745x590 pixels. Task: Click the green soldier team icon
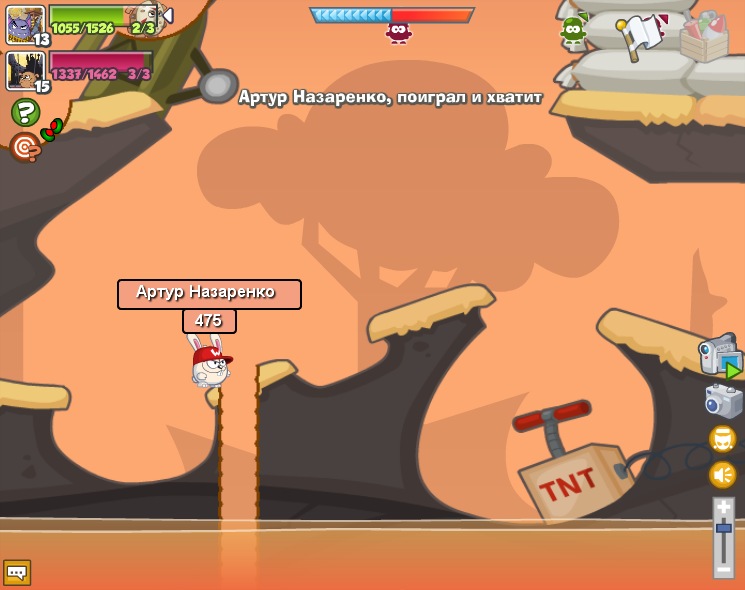(x=573, y=30)
